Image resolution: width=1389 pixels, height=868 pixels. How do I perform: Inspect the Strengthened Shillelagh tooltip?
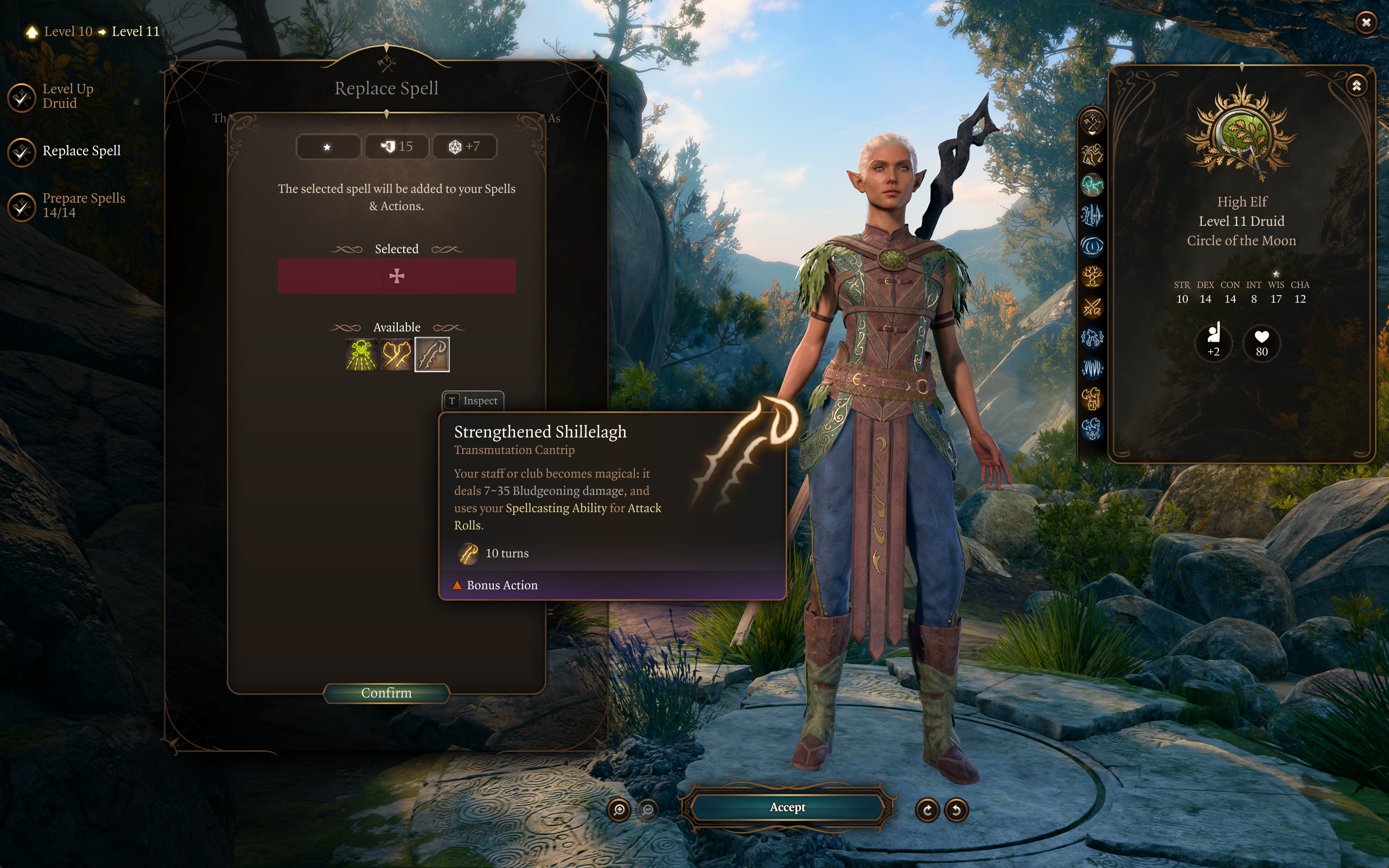tap(473, 401)
